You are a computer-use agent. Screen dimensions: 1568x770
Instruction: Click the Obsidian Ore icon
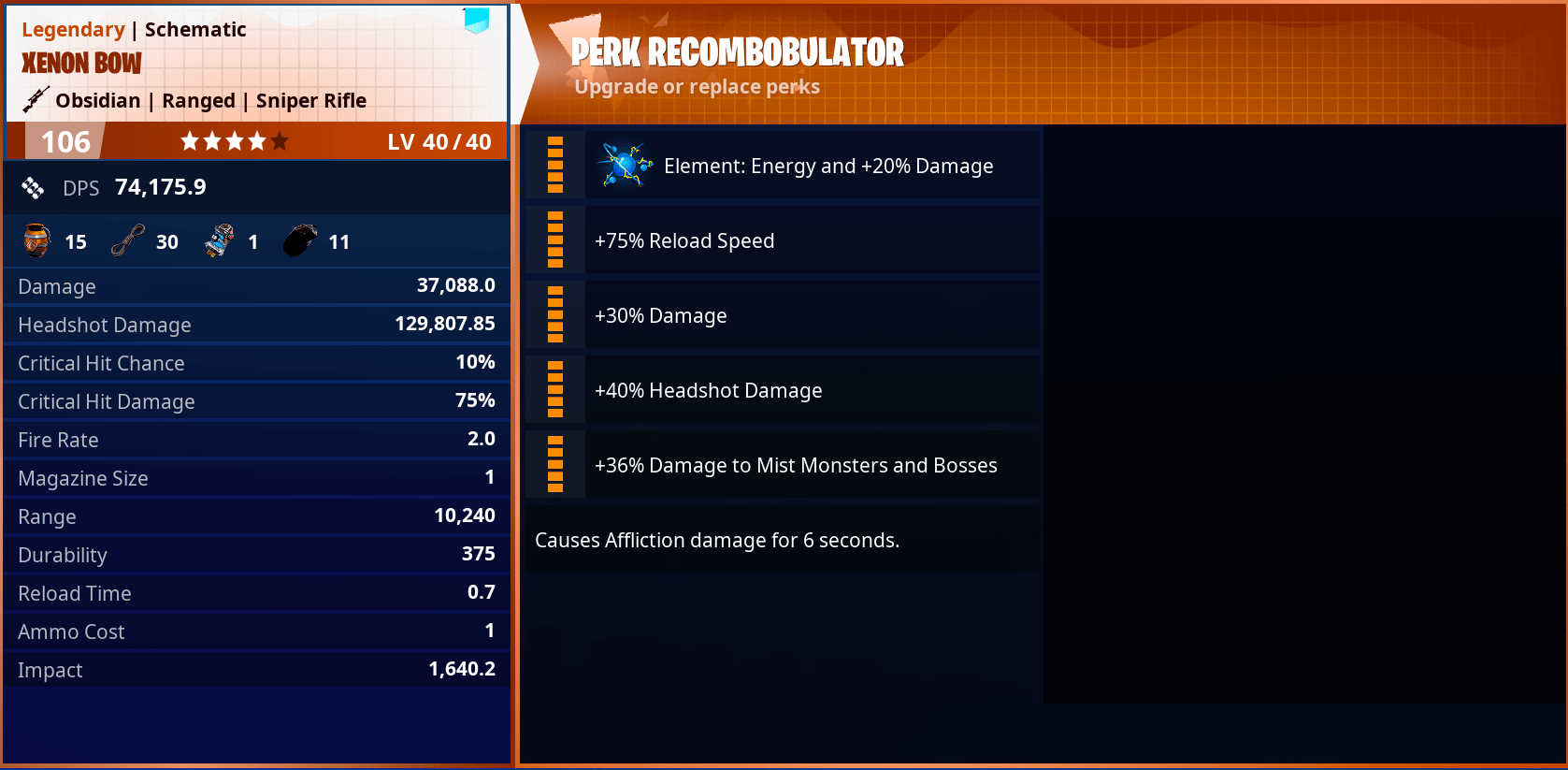point(298,239)
